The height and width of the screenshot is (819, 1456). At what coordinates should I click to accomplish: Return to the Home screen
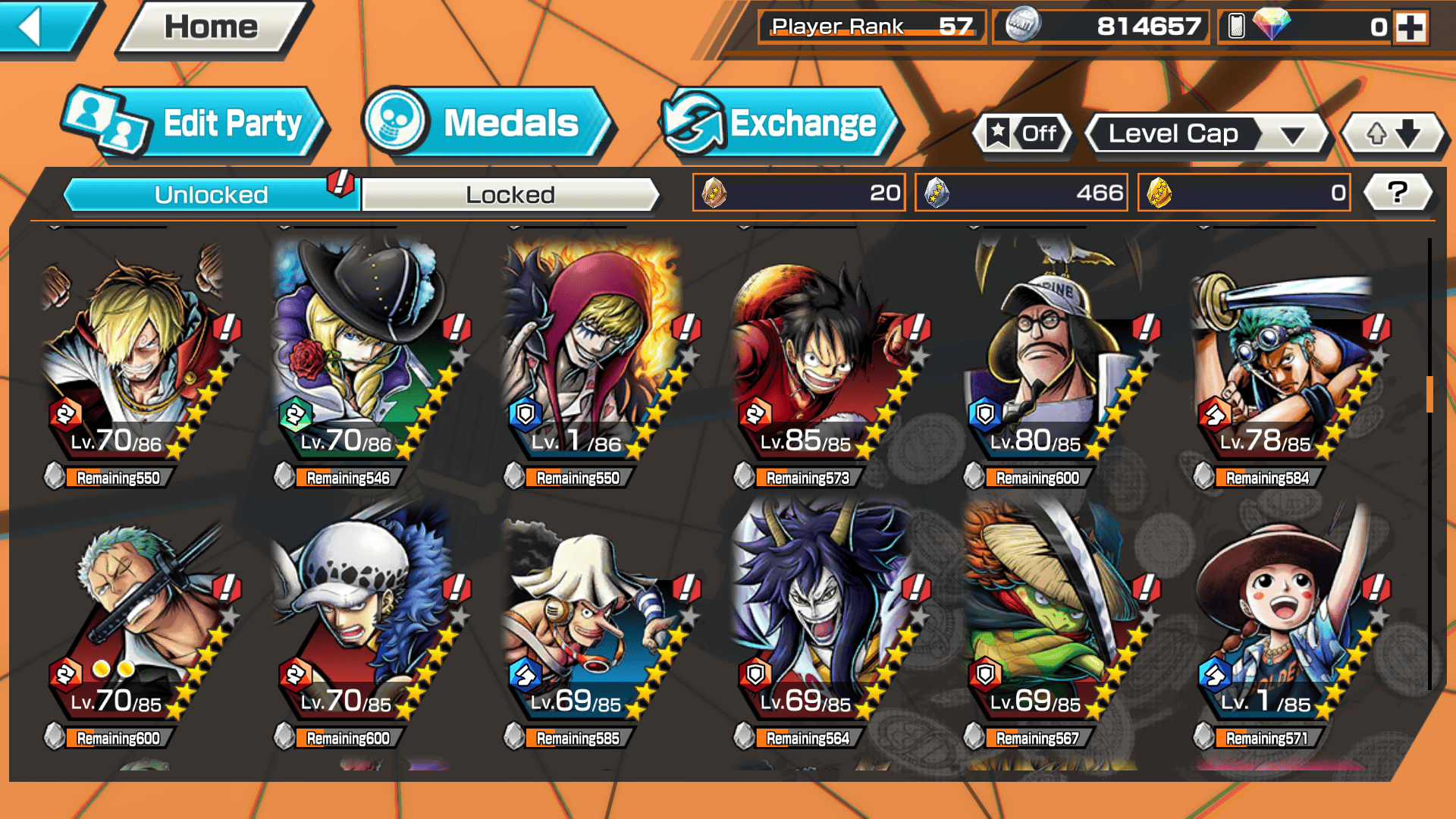[x=212, y=27]
